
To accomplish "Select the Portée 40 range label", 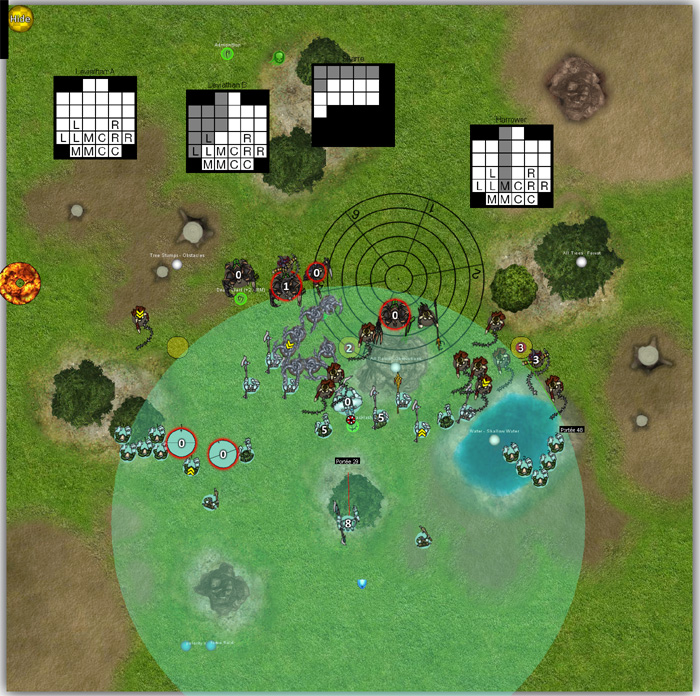I will pos(572,430).
